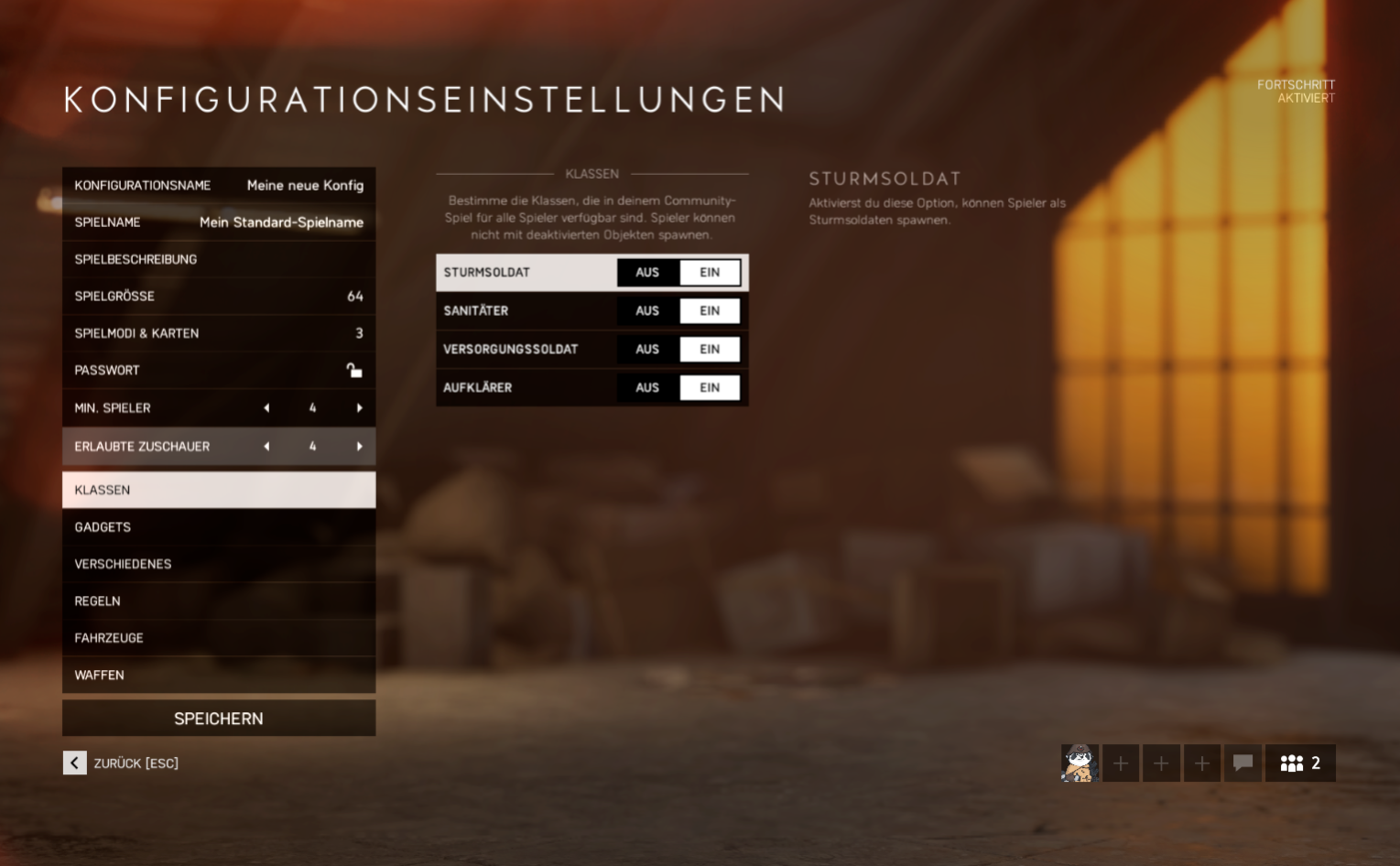Open the Gadgets settings section
The height and width of the screenshot is (866, 1400).
click(x=218, y=527)
